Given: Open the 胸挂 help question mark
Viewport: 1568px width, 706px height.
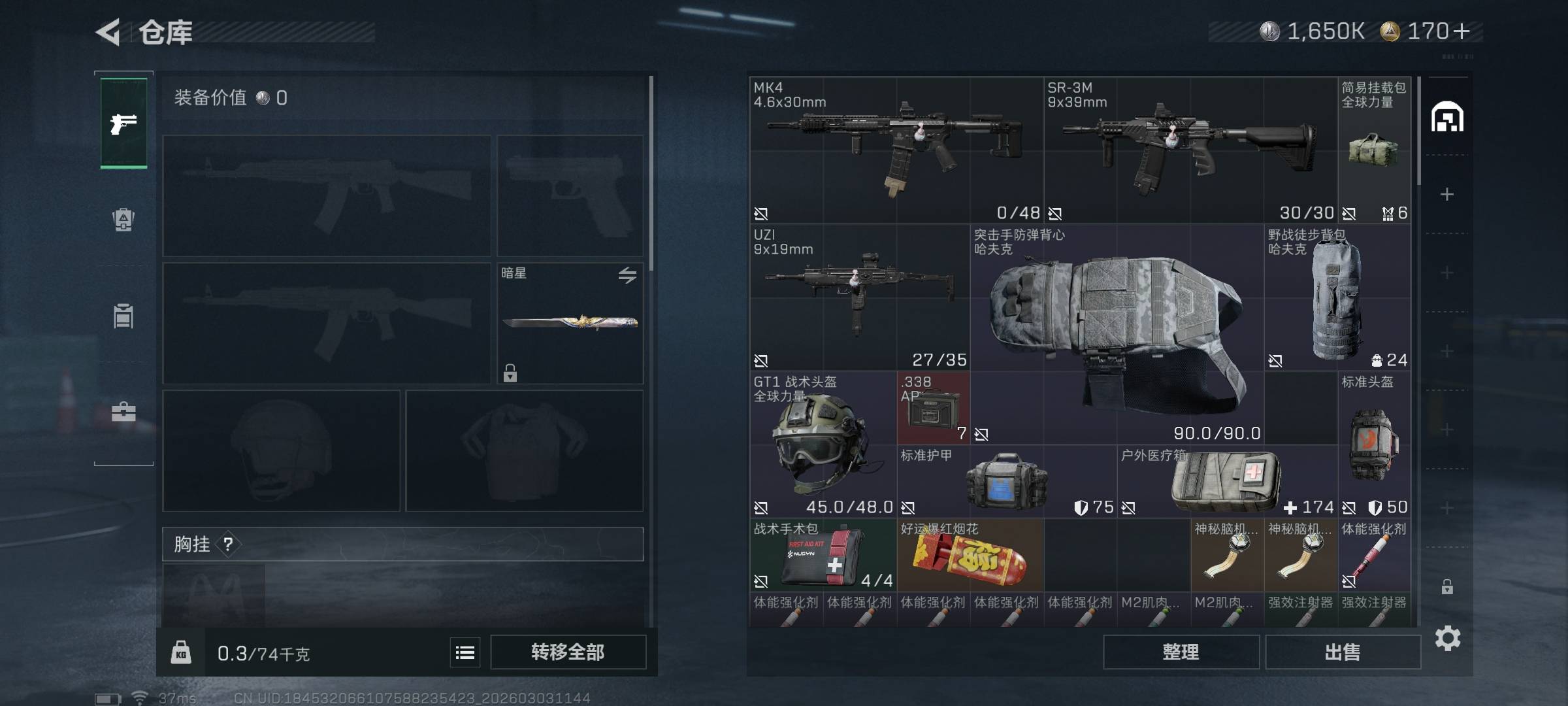Looking at the screenshot, I should 228,544.
